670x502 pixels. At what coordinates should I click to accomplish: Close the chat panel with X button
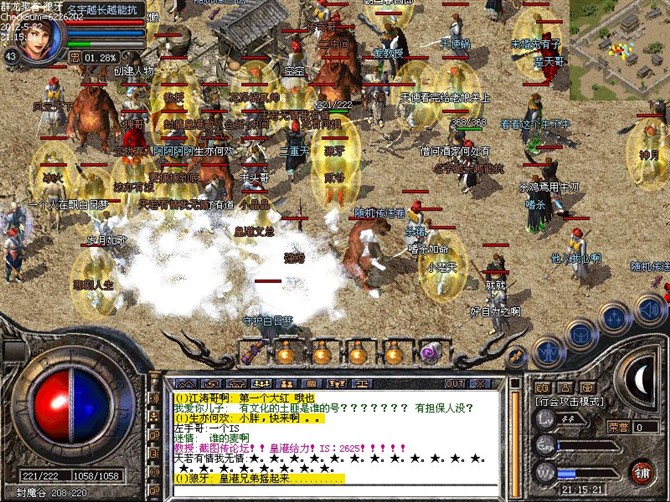[x=483, y=383]
